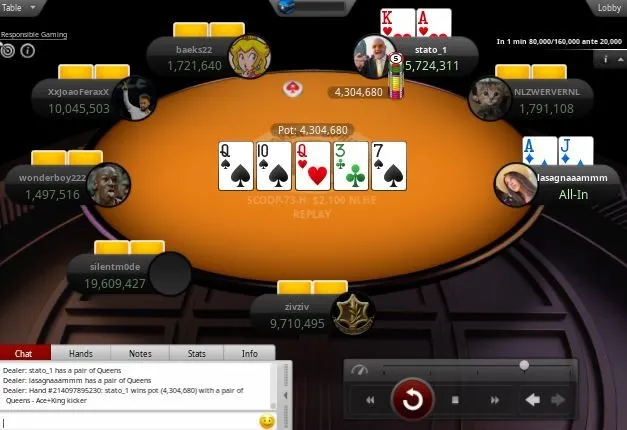Open the Stats tab

(196, 353)
